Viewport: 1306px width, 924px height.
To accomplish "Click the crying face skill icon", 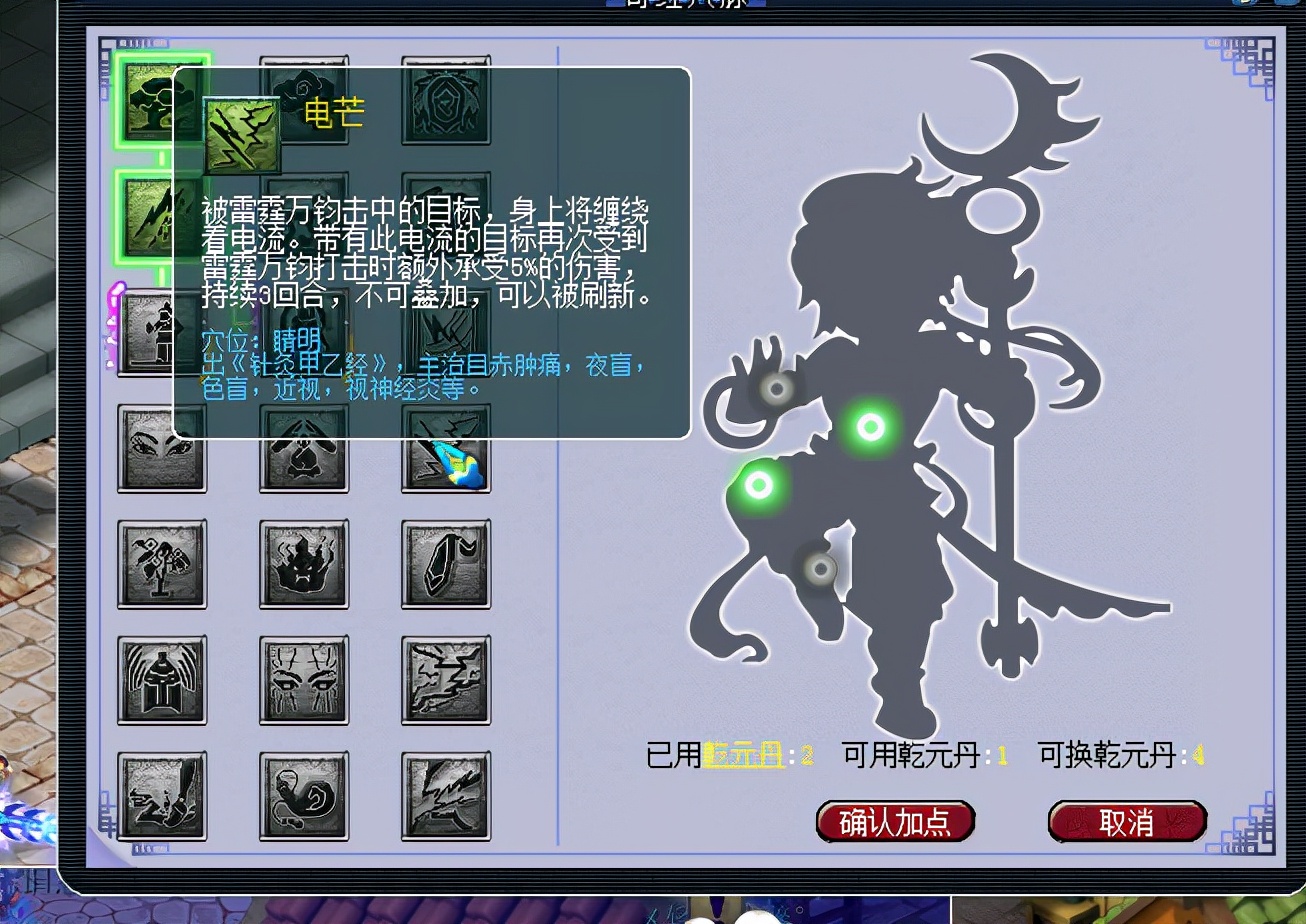I will tap(304, 680).
